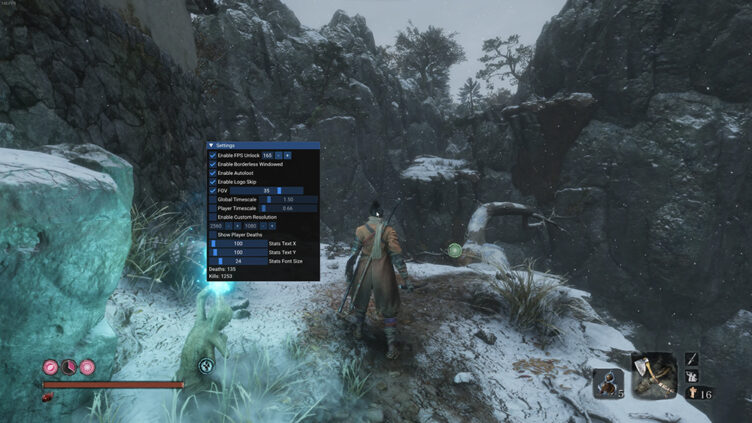Viewport: 752px width, 423px height.
Task: Click the FPS Unlock value field
Action: [x=267, y=155]
